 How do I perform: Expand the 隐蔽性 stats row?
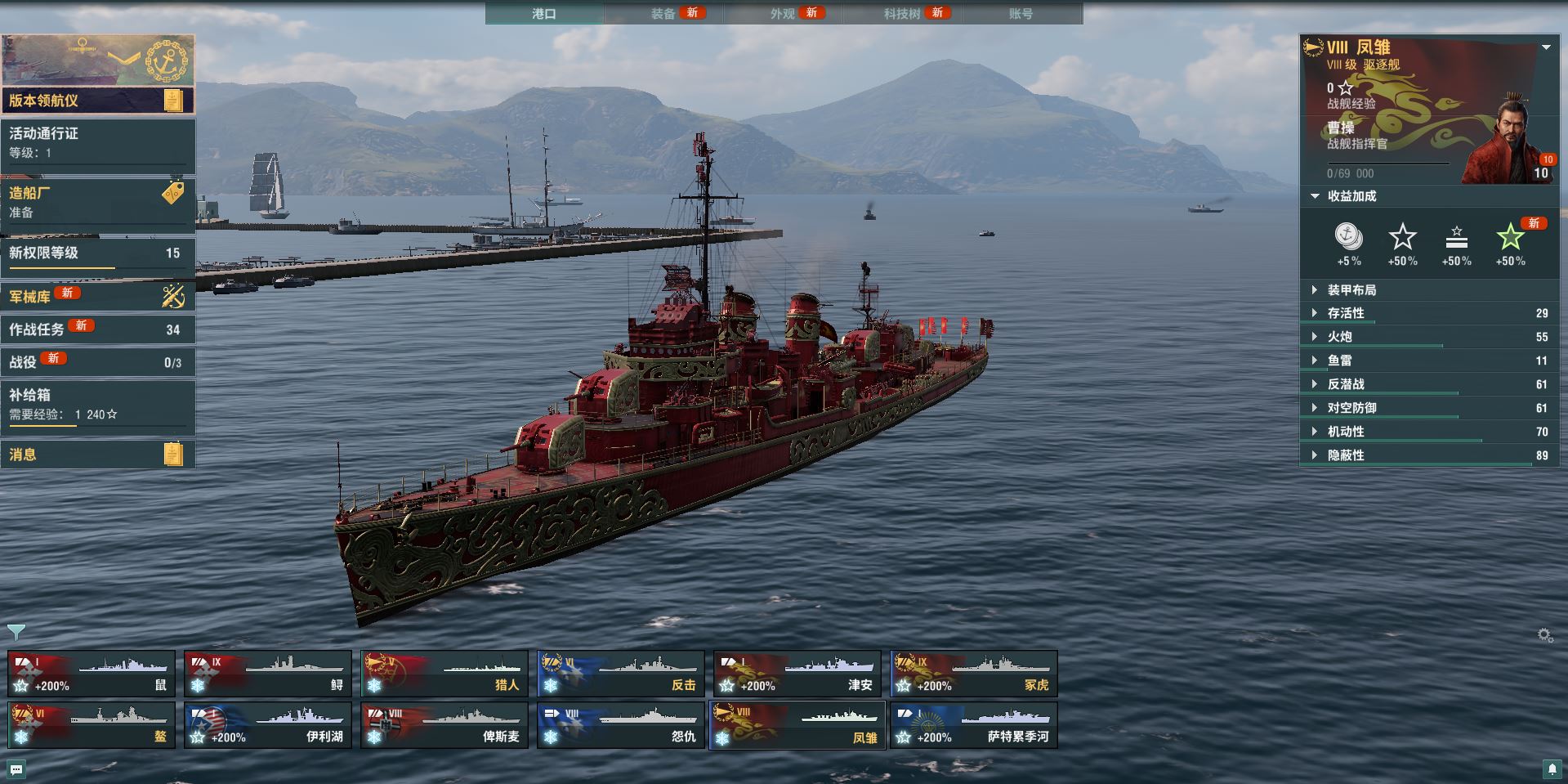coord(1346,455)
